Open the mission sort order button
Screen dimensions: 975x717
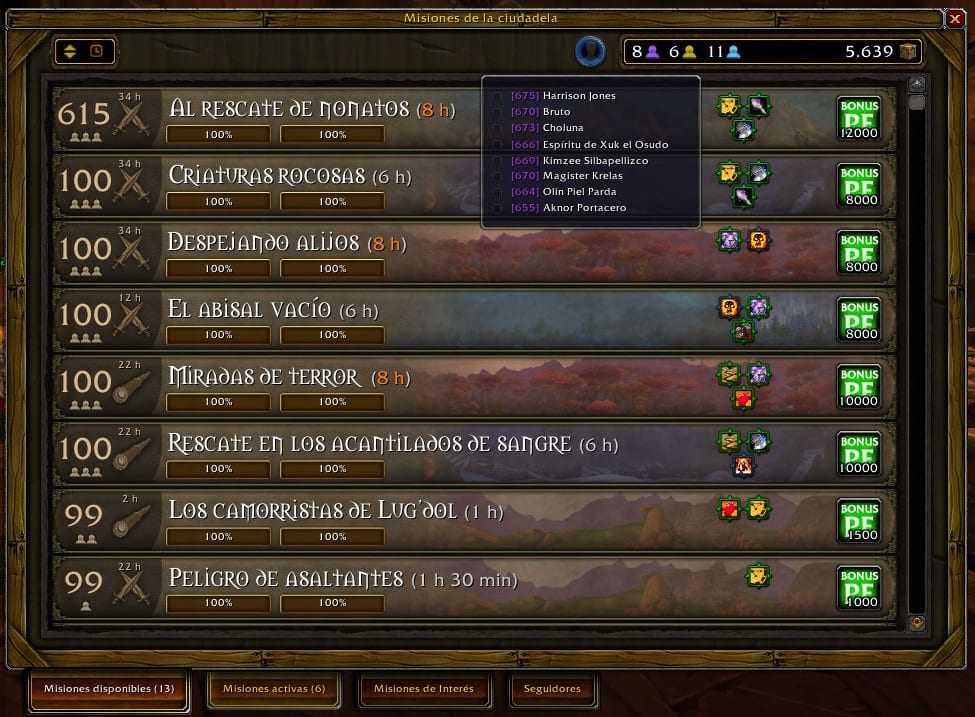click(x=85, y=52)
